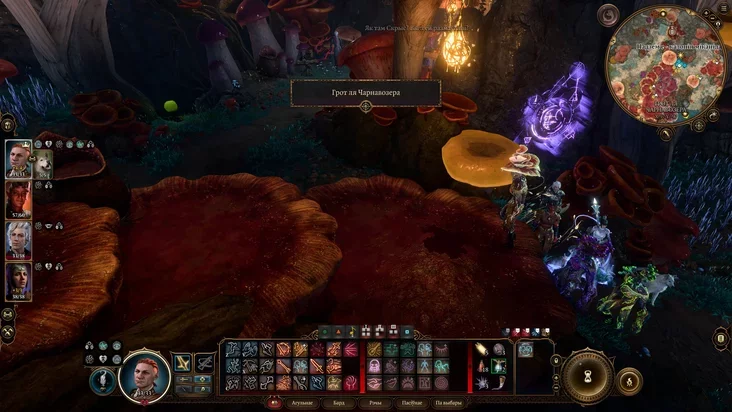Select the melee weapon set slot
Viewport: 732px width, 412px height.
(183, 363)
